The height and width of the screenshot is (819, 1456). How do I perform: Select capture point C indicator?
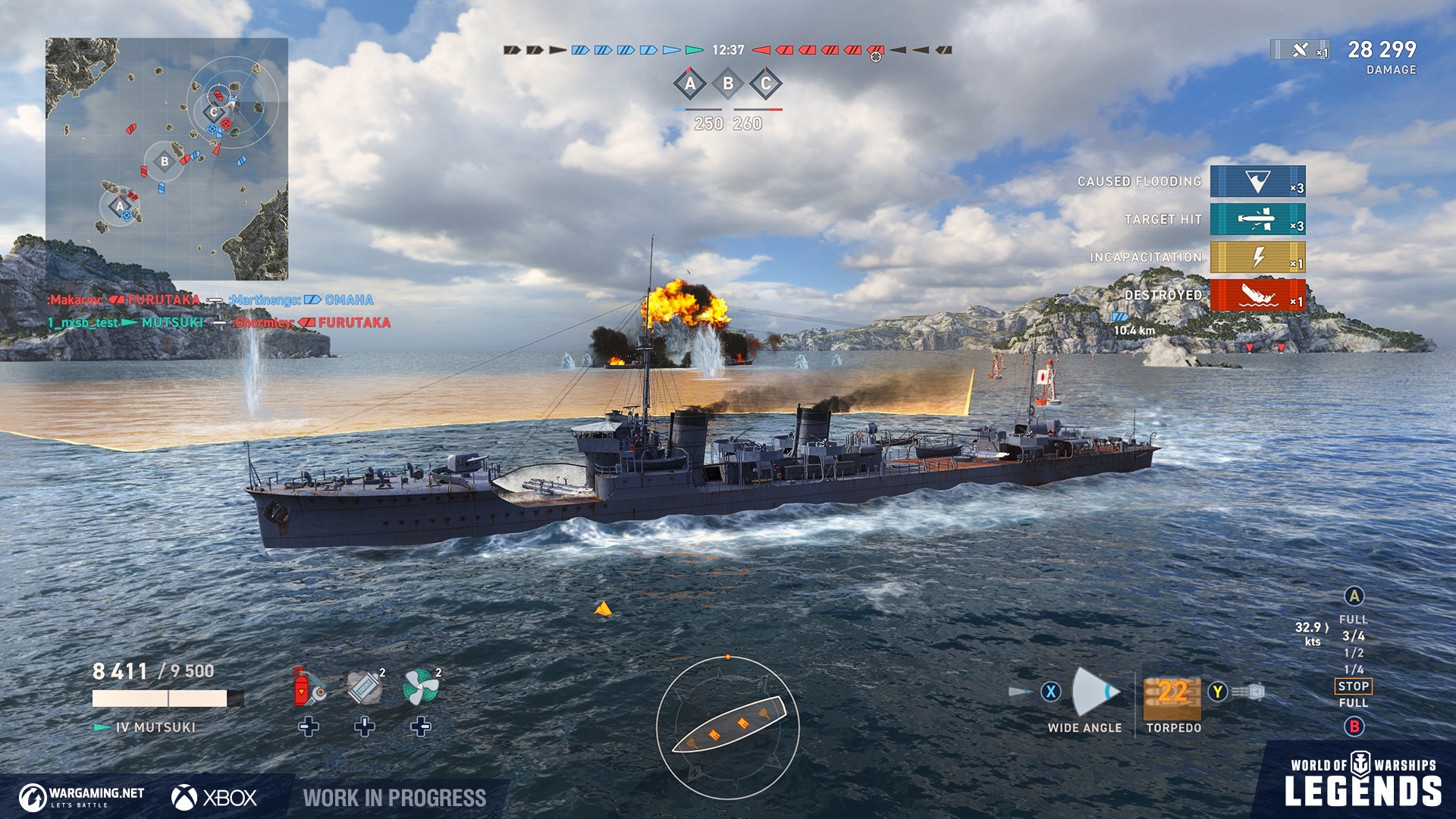pyautogui.click(x=766, y=83)
